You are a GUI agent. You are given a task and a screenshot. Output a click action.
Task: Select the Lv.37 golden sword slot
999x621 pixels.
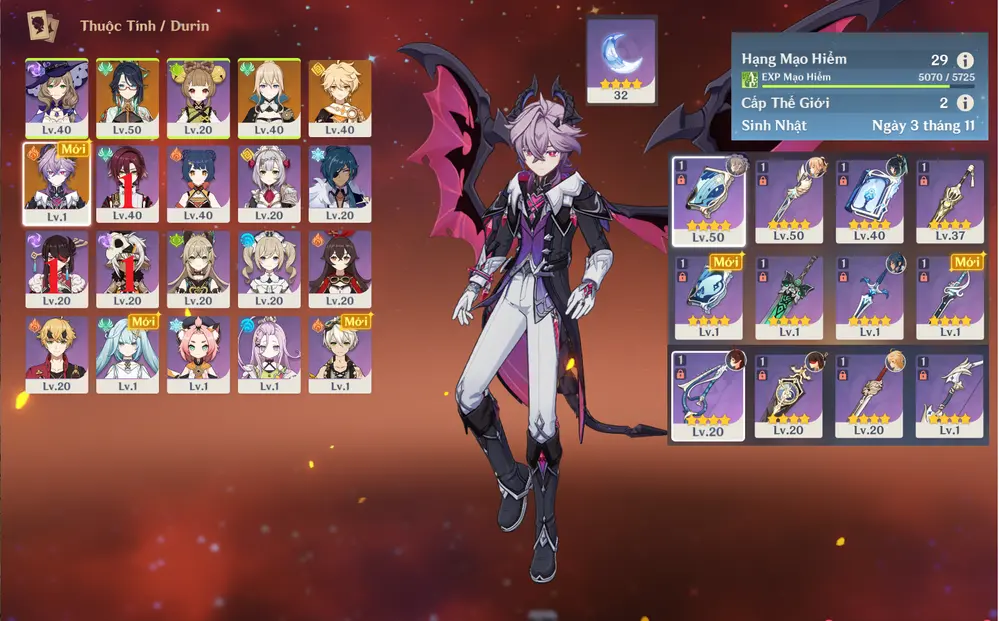tap(949, 200)
